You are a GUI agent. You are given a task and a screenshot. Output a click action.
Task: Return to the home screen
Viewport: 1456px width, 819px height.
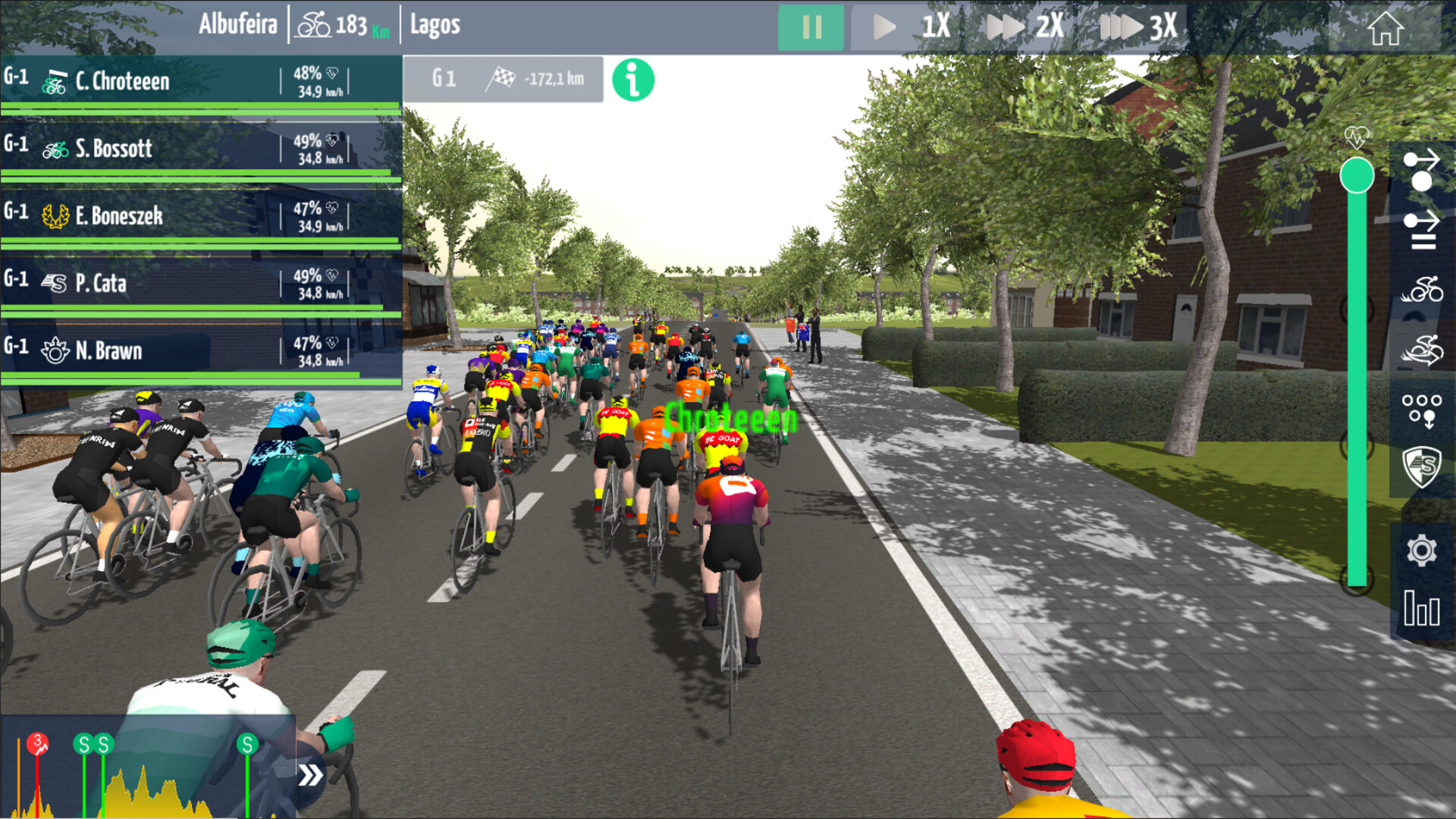point(1385,30)
